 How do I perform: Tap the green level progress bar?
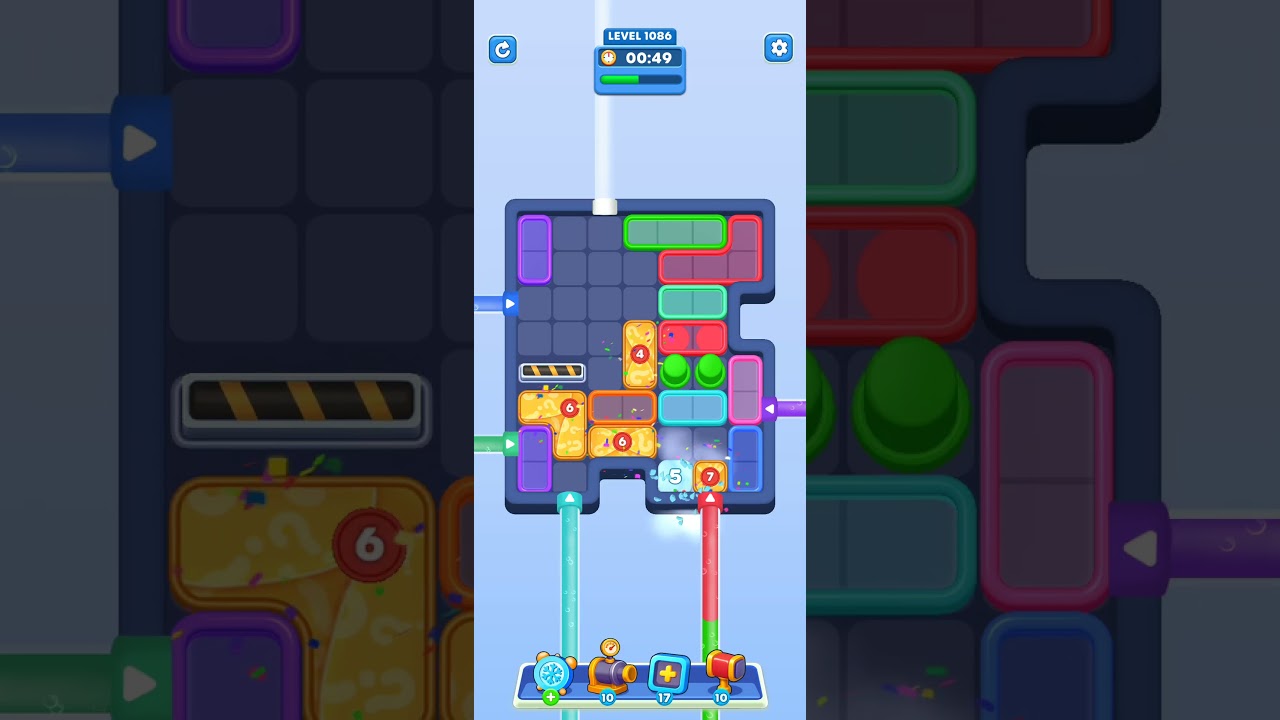(640, 79)
